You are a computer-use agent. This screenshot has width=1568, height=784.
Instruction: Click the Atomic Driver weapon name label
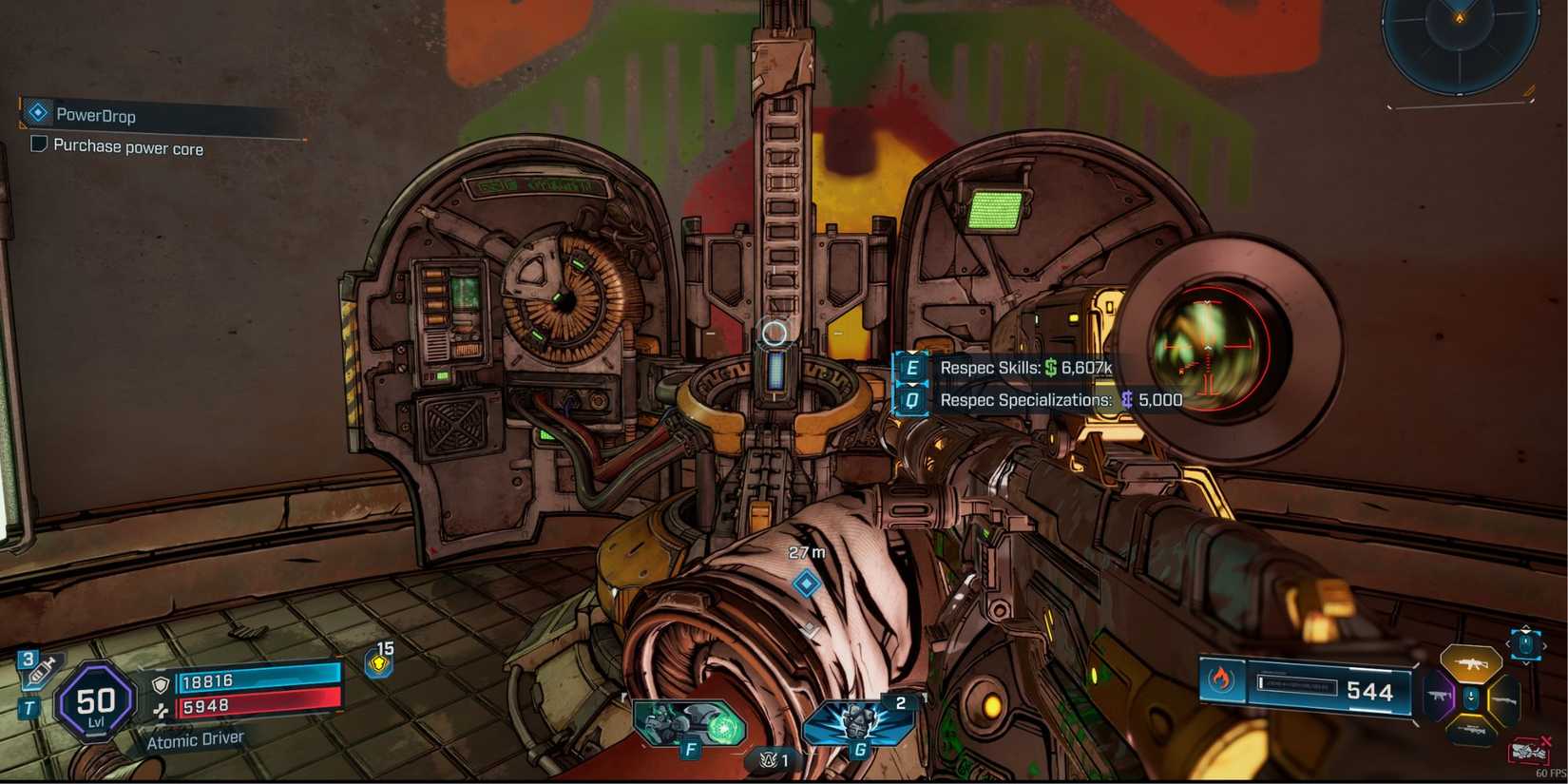[x=197, y=738]
